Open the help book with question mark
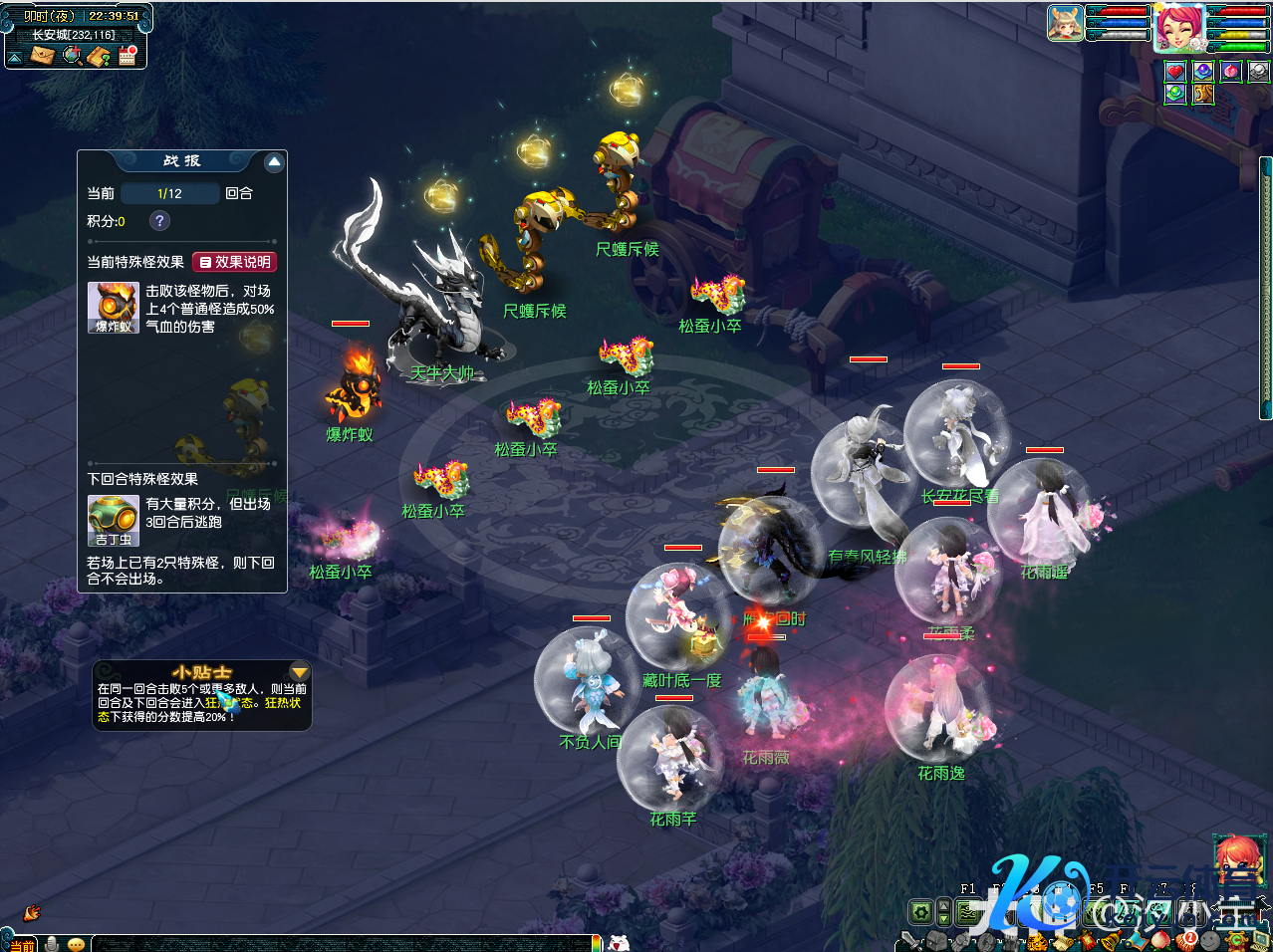The height and width of the screenshot is (952, 1273). (100, 56)
